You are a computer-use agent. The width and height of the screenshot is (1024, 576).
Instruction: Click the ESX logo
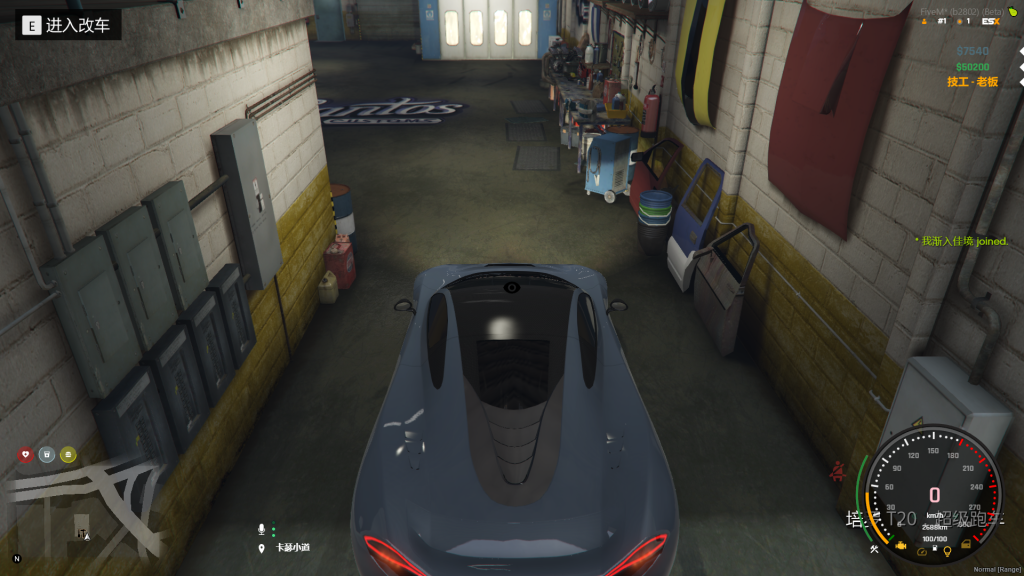click(x=990, y=21)
